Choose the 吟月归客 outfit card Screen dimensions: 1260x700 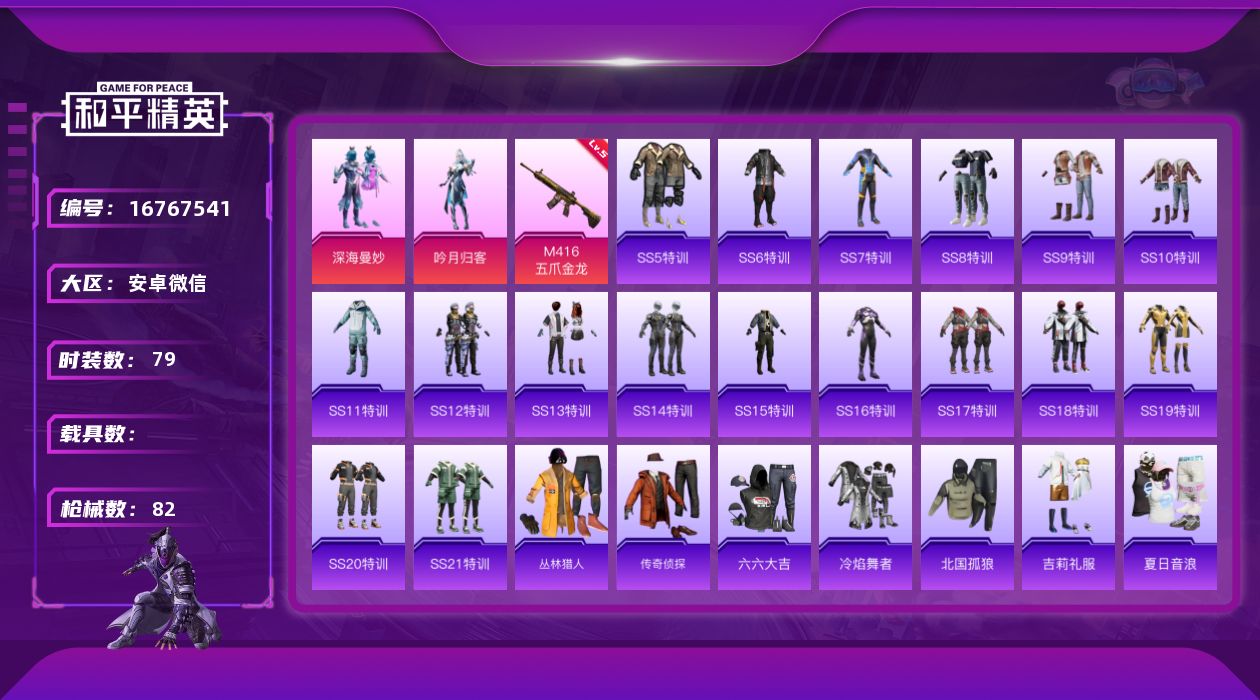click(x=460, y=211)
